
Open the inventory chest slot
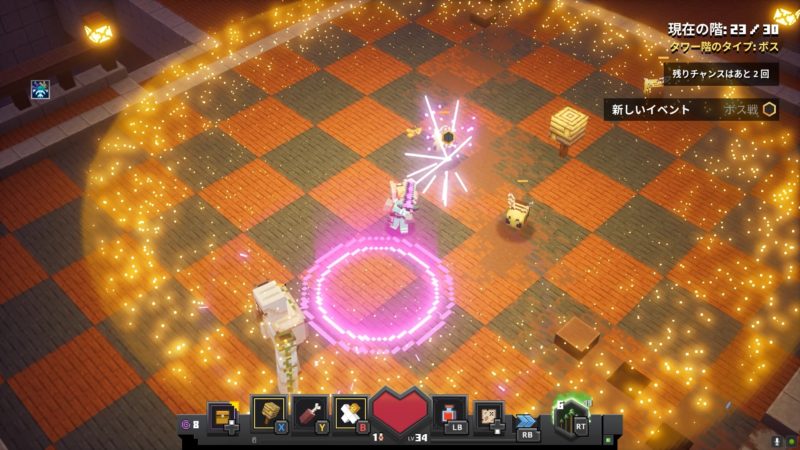click(x=223, y=413)
